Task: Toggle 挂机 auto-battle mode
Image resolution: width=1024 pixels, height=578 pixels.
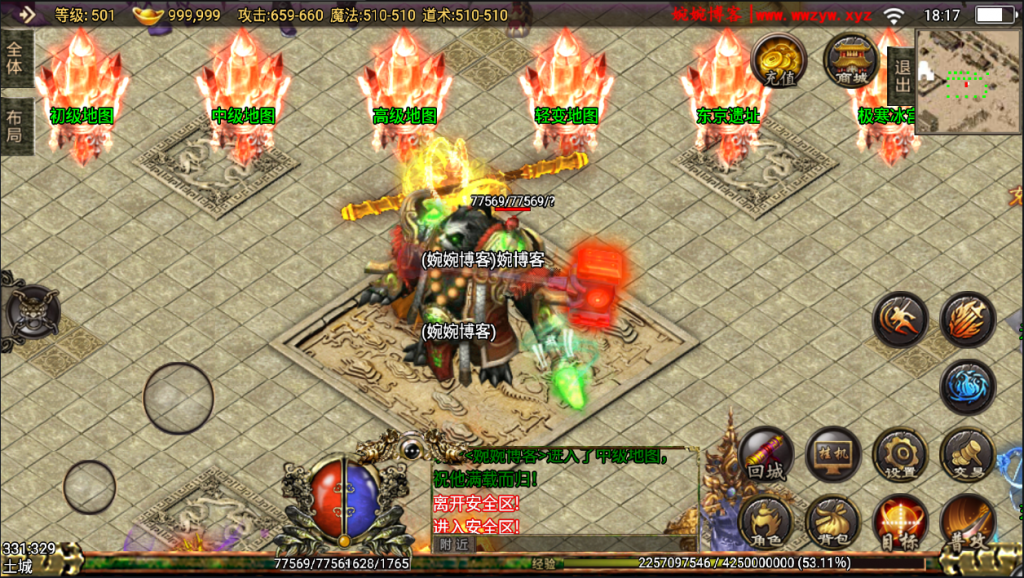Action: pos(832,455)
